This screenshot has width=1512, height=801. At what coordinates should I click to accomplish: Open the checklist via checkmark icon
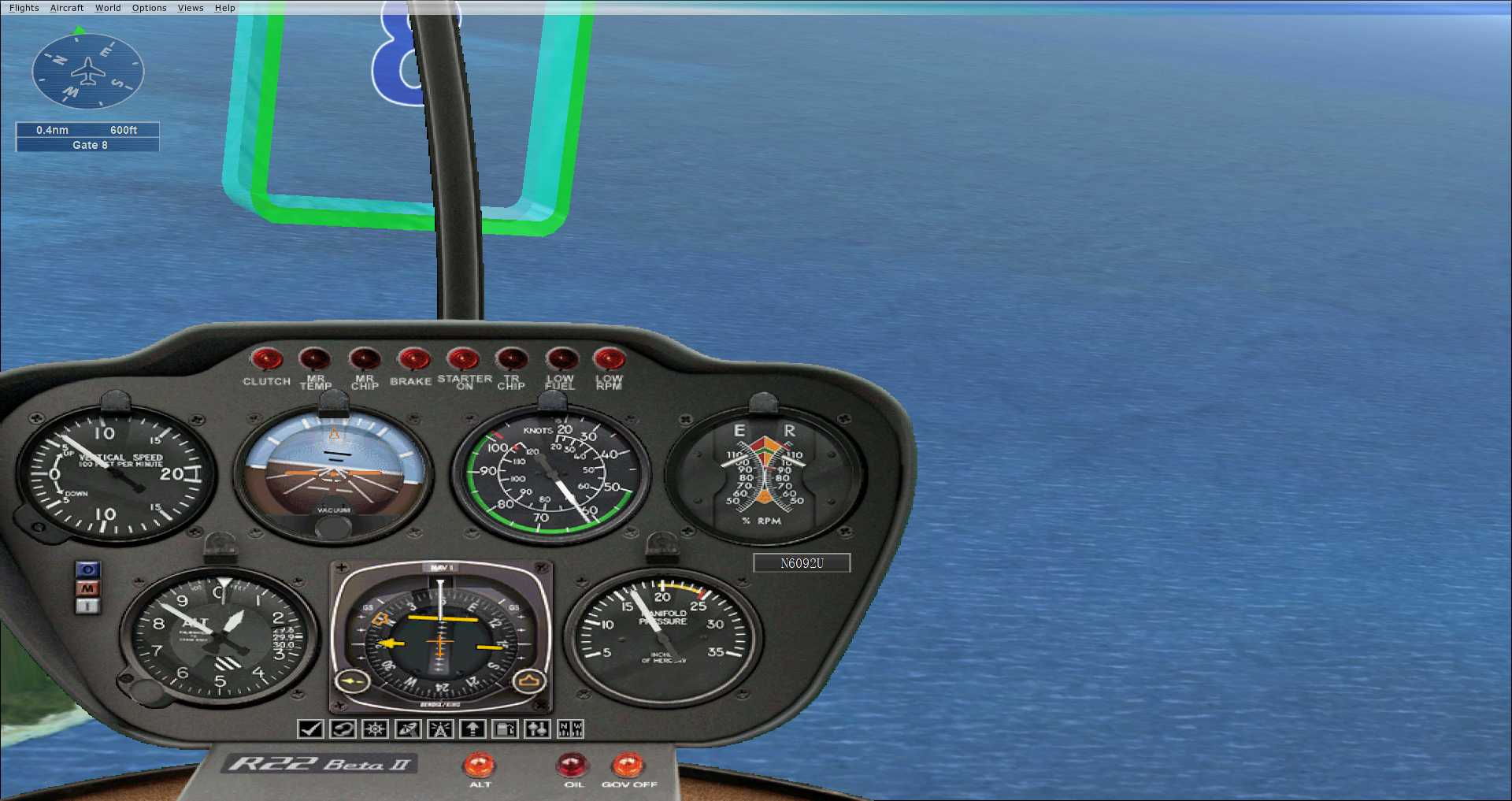[x=309, y=729]
